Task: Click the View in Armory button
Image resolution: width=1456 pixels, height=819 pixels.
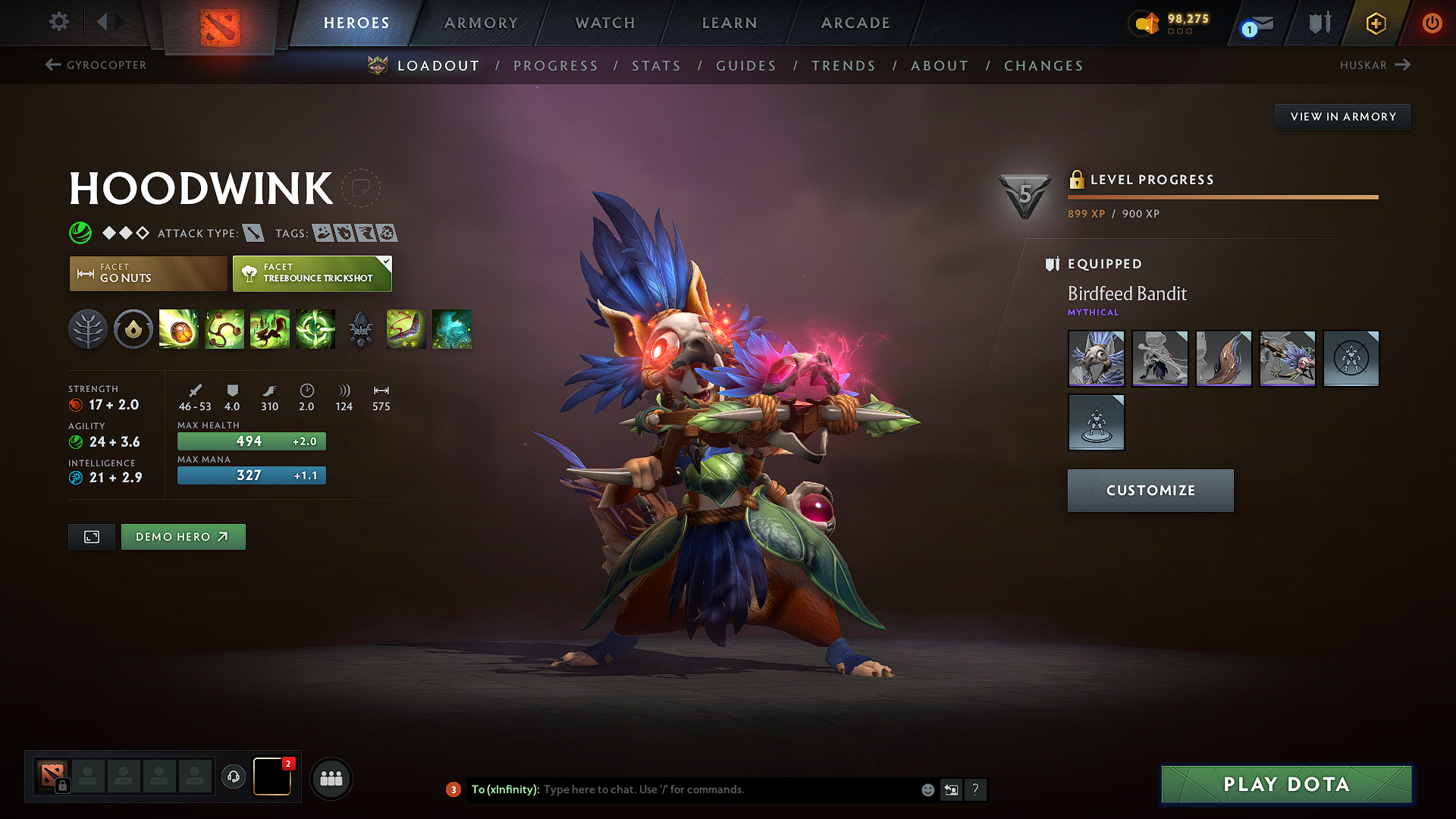Action: point(1342,116)
